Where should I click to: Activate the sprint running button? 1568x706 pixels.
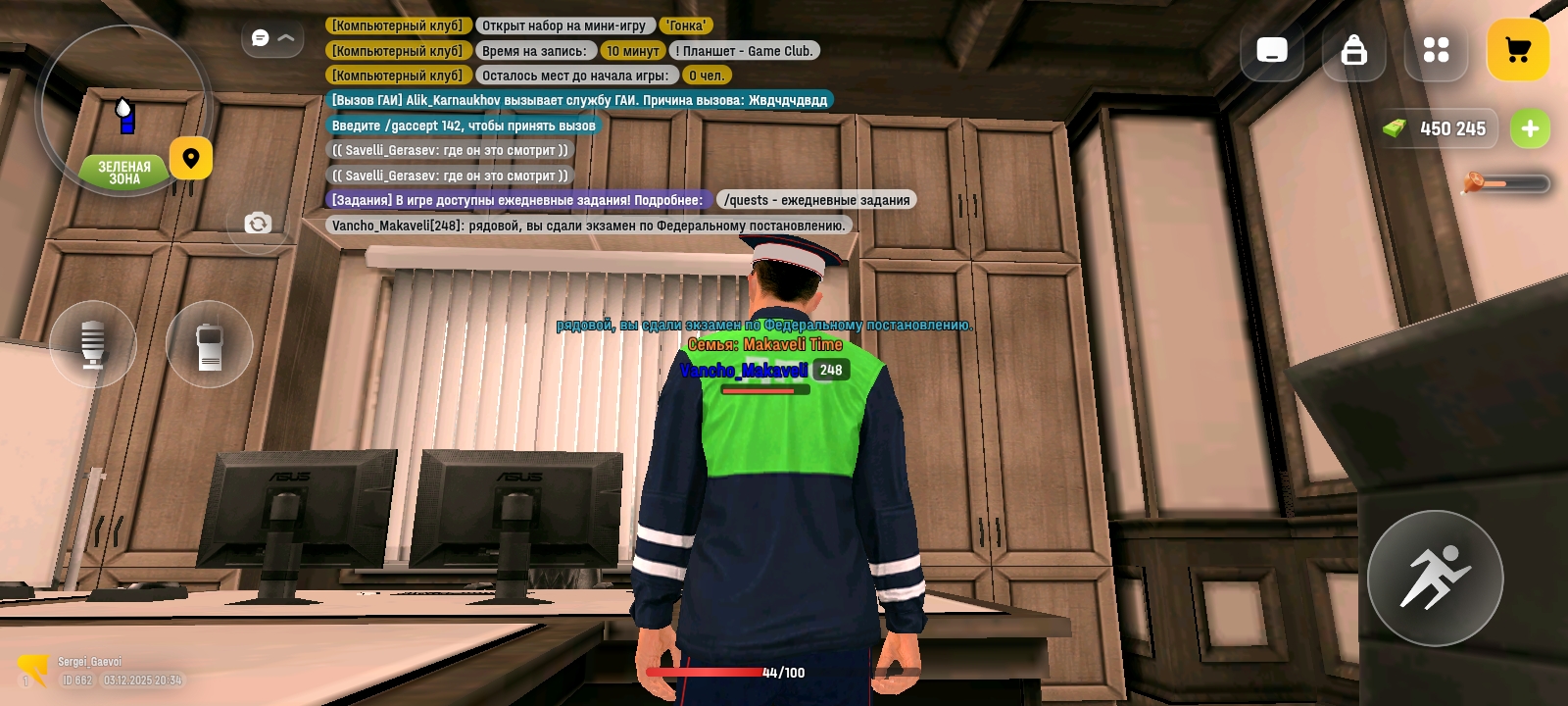pyautogui.click(x=1435, y=578)
